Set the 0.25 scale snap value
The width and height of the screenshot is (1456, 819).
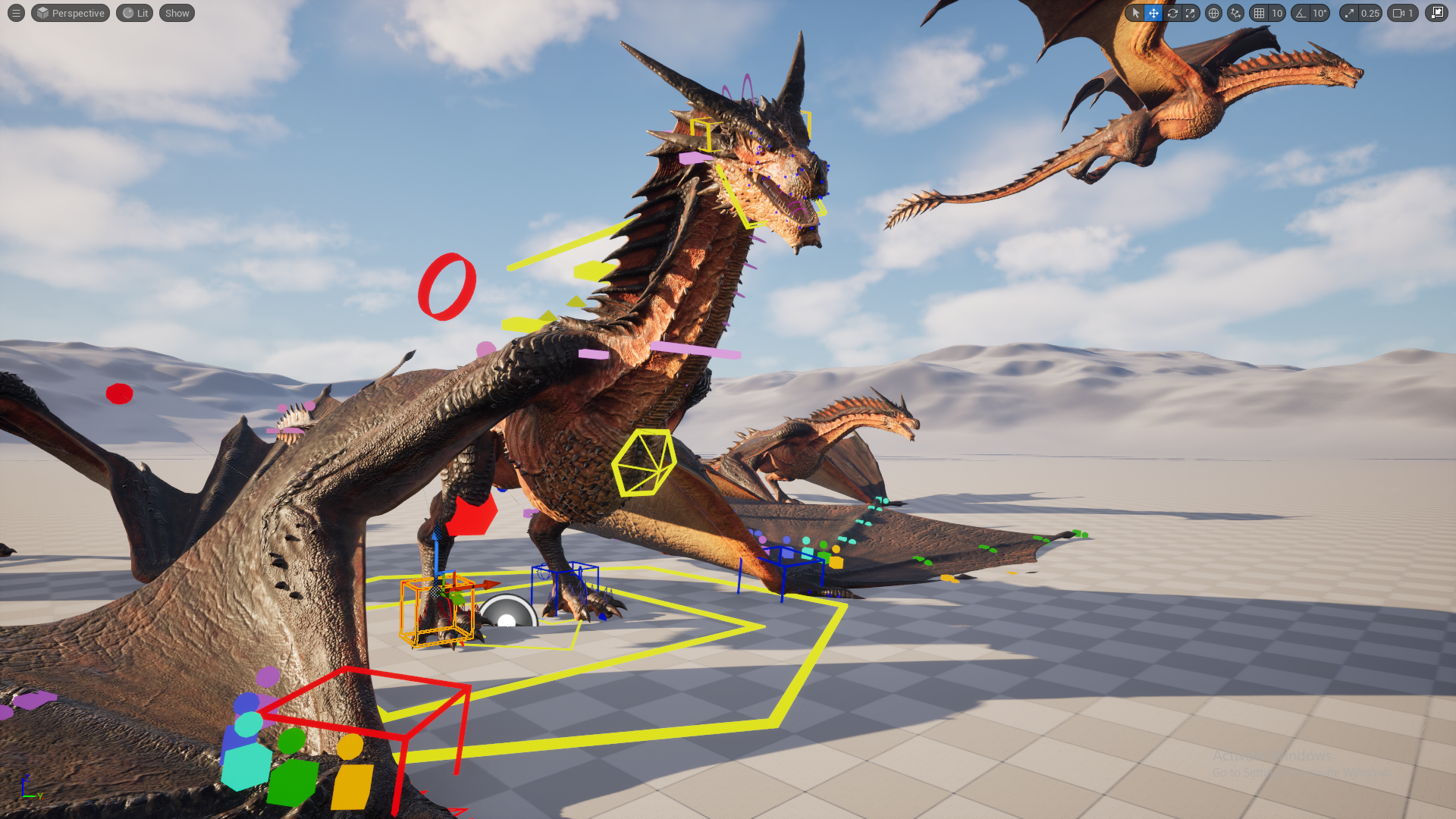point(1370,13)
